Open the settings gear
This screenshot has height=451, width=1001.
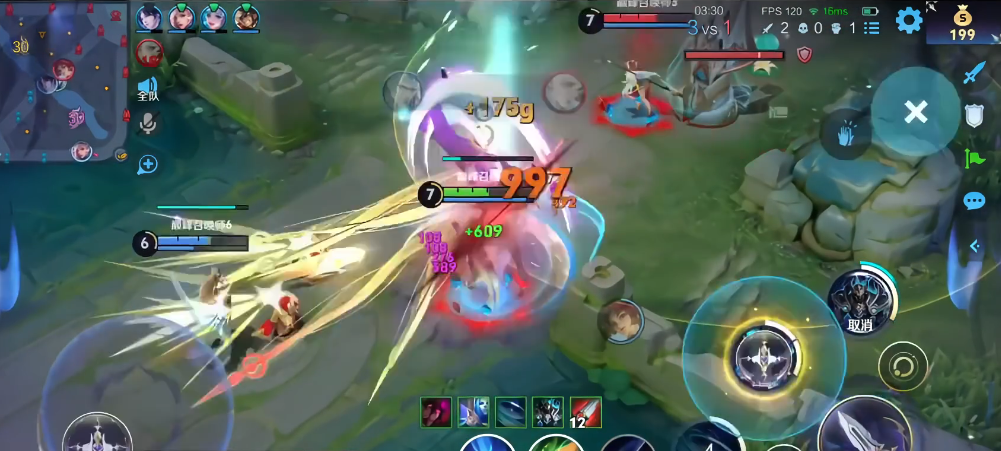[x=908, y=20]
